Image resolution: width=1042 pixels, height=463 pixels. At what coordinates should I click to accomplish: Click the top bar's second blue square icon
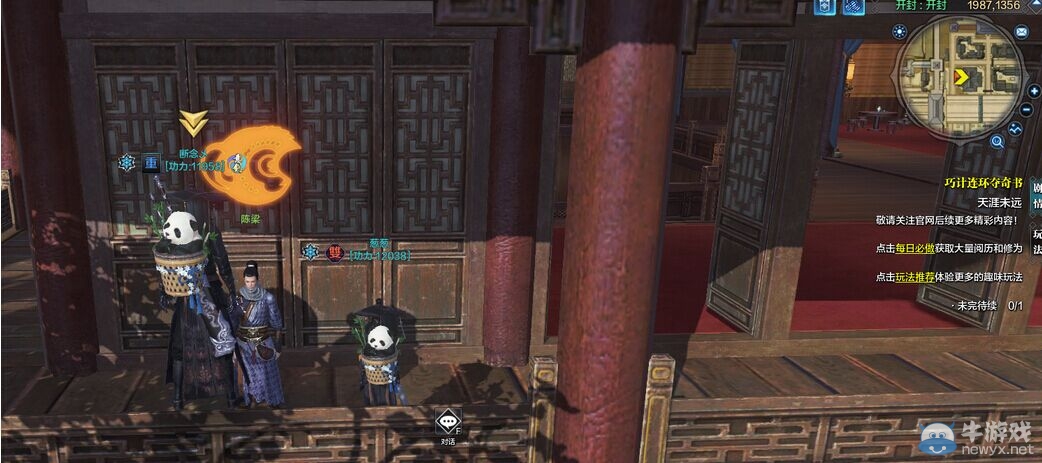pyautogui.click(x=853, y=8)
